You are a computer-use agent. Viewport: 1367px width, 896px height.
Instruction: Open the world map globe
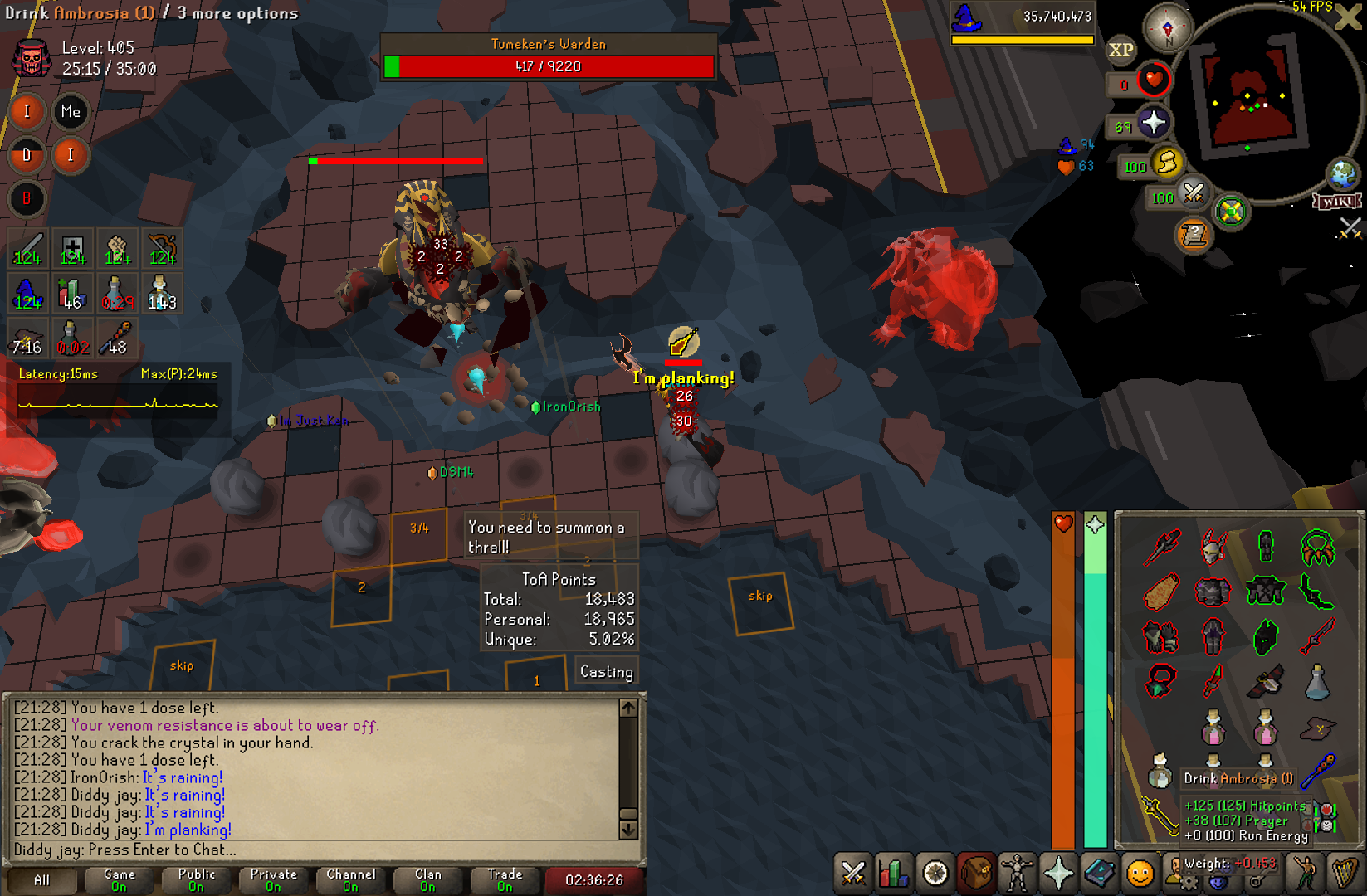[1342, 174]
